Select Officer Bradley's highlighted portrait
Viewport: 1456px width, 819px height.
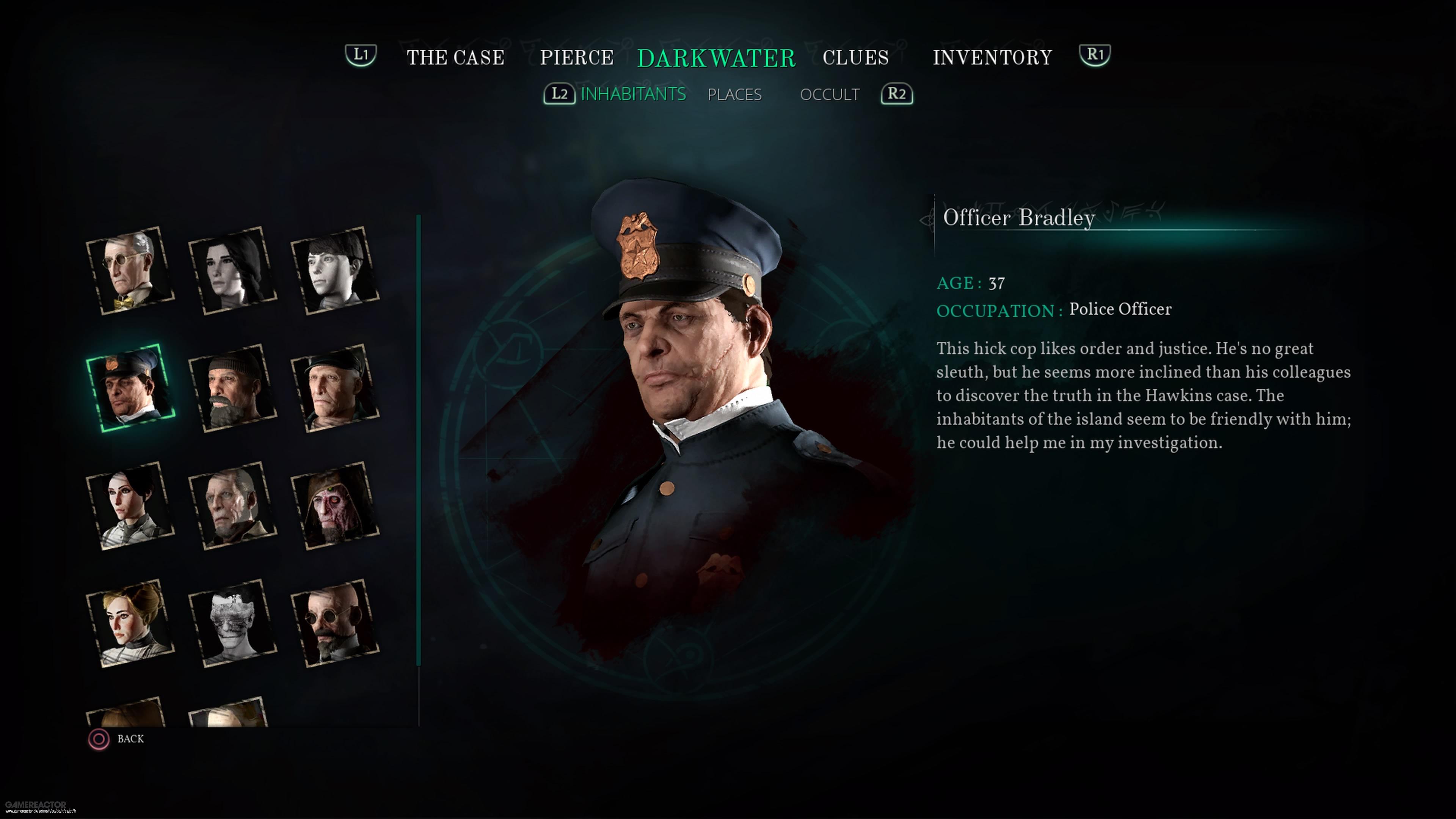[x=130, y=390]
